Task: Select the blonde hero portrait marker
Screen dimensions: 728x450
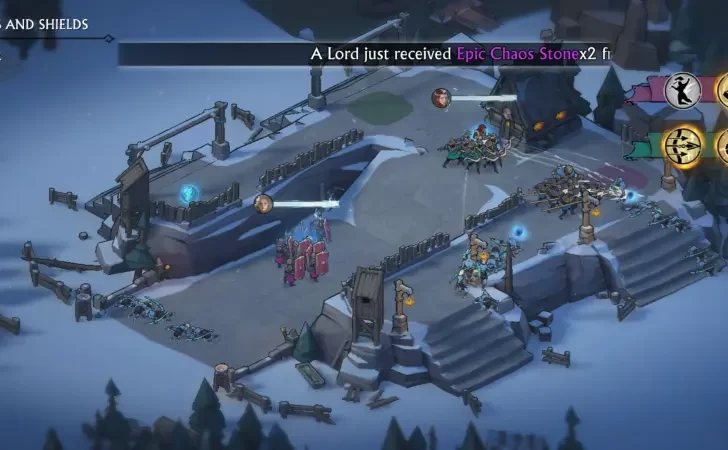Action: pos(264,204)
